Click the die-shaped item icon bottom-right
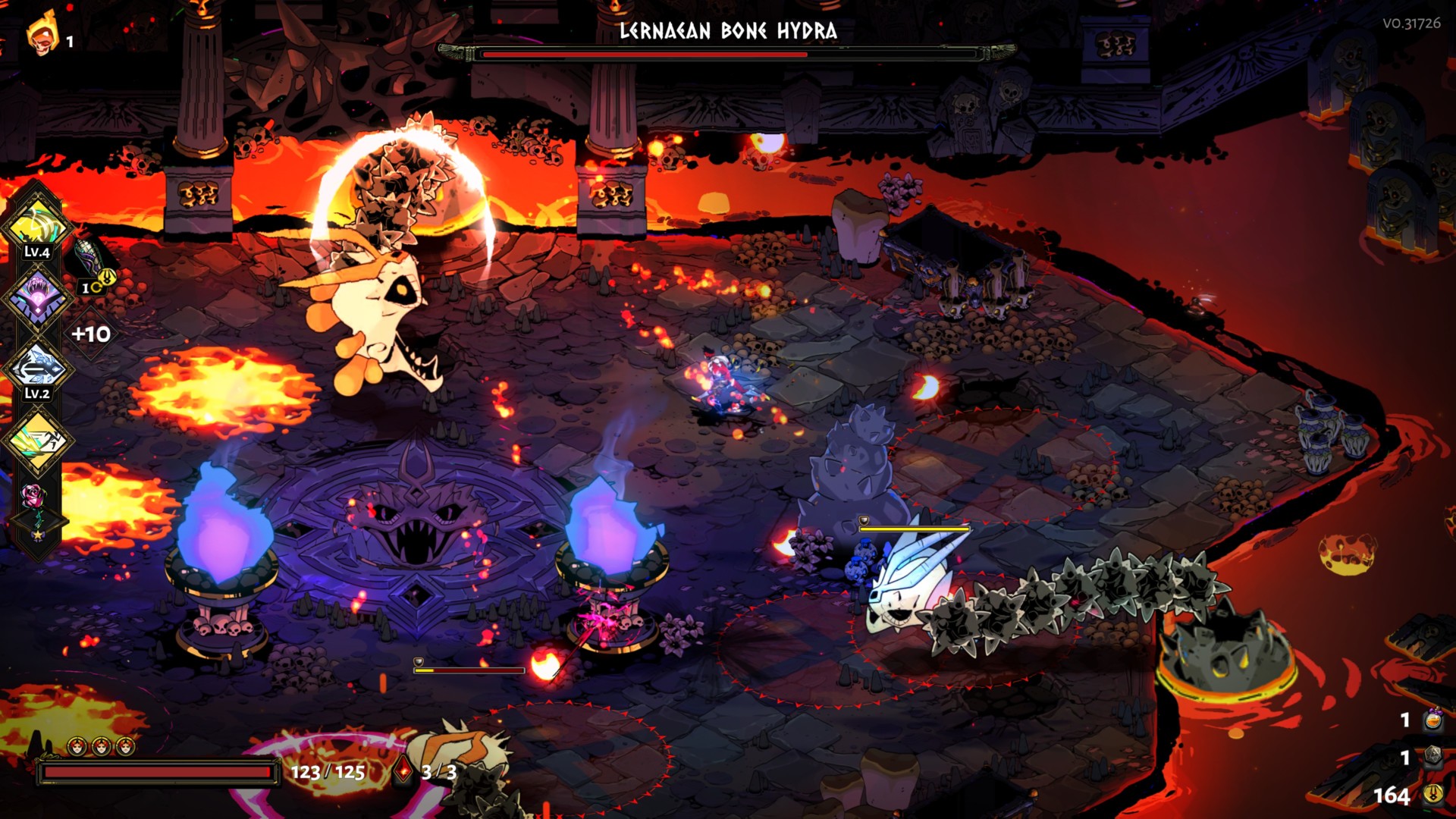The height and width of the screenshot is (819, 1456). coord(1432,755)
